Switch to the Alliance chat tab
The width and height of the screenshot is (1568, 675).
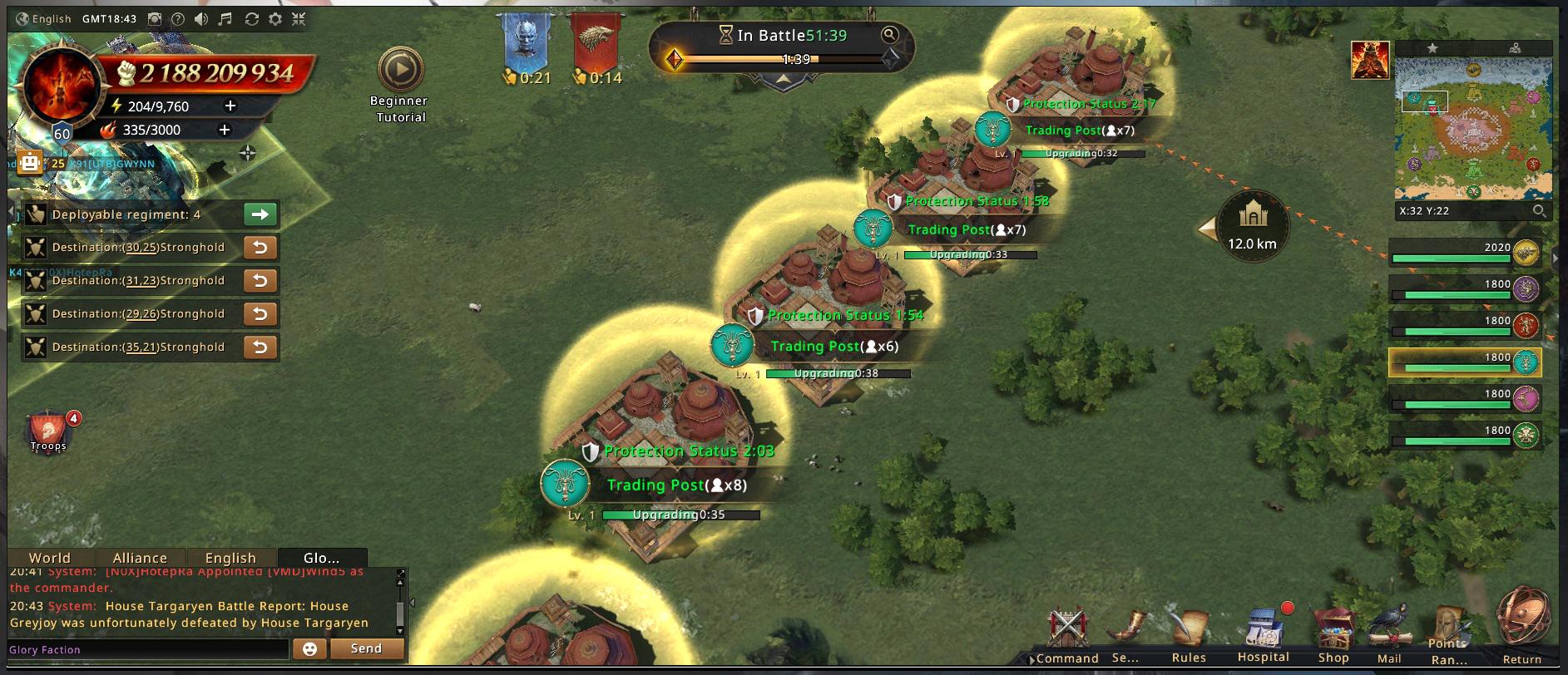[x=140, y=558]
